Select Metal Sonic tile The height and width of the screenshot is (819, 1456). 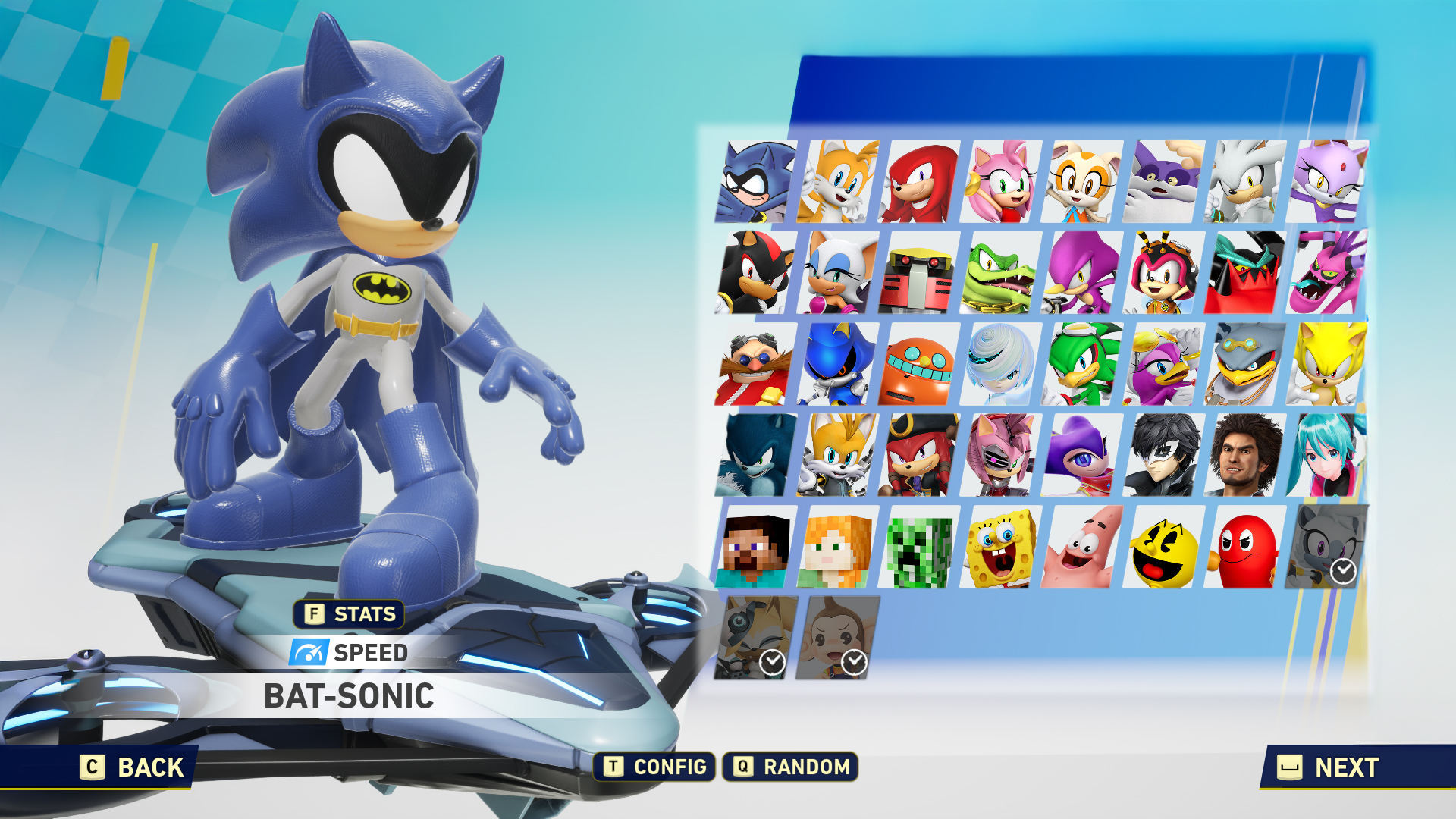pyautogui.click(x=837, y=365)
